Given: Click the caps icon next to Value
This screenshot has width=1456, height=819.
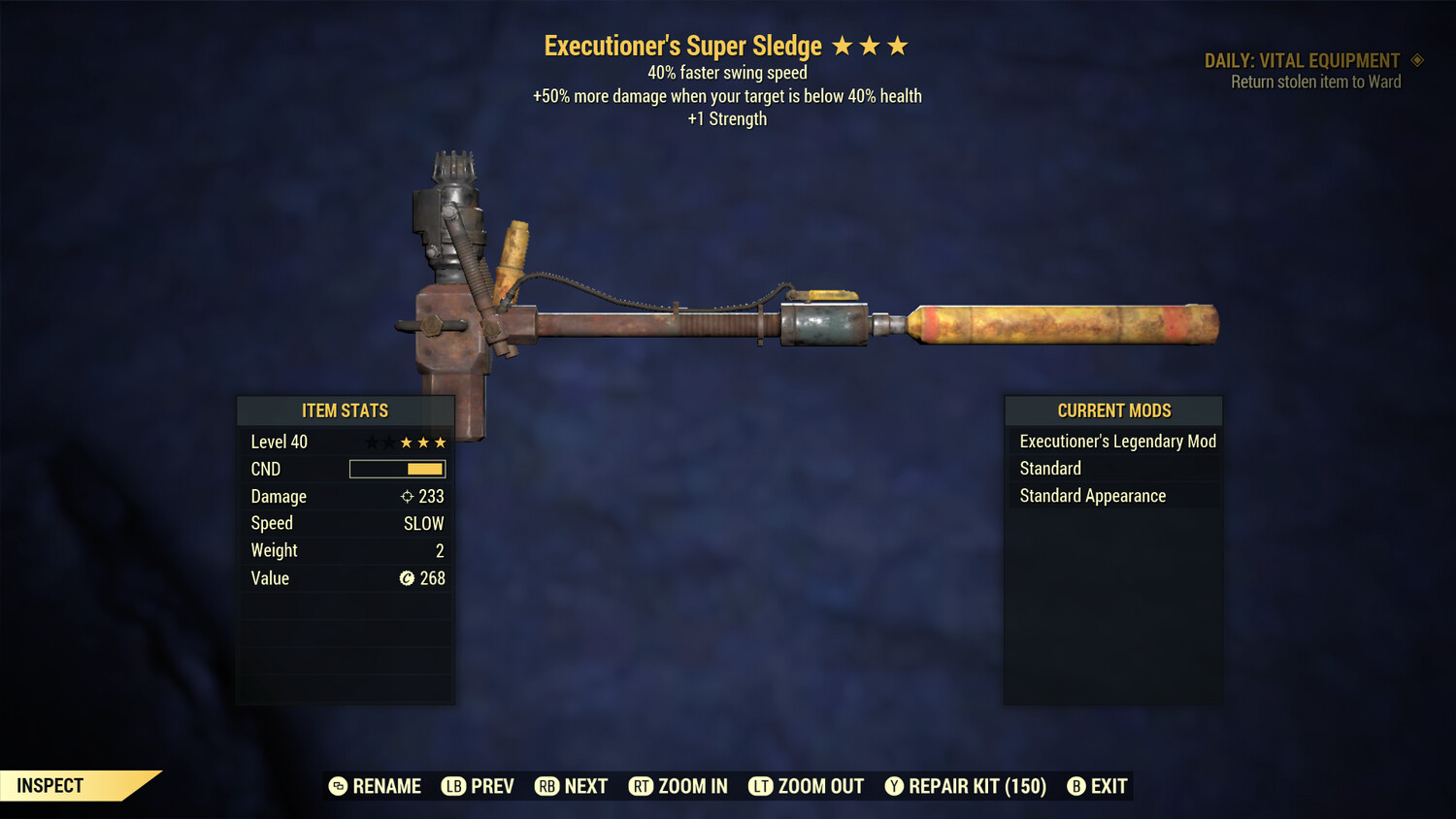Looking at the screenshot, I should point(408,578).
